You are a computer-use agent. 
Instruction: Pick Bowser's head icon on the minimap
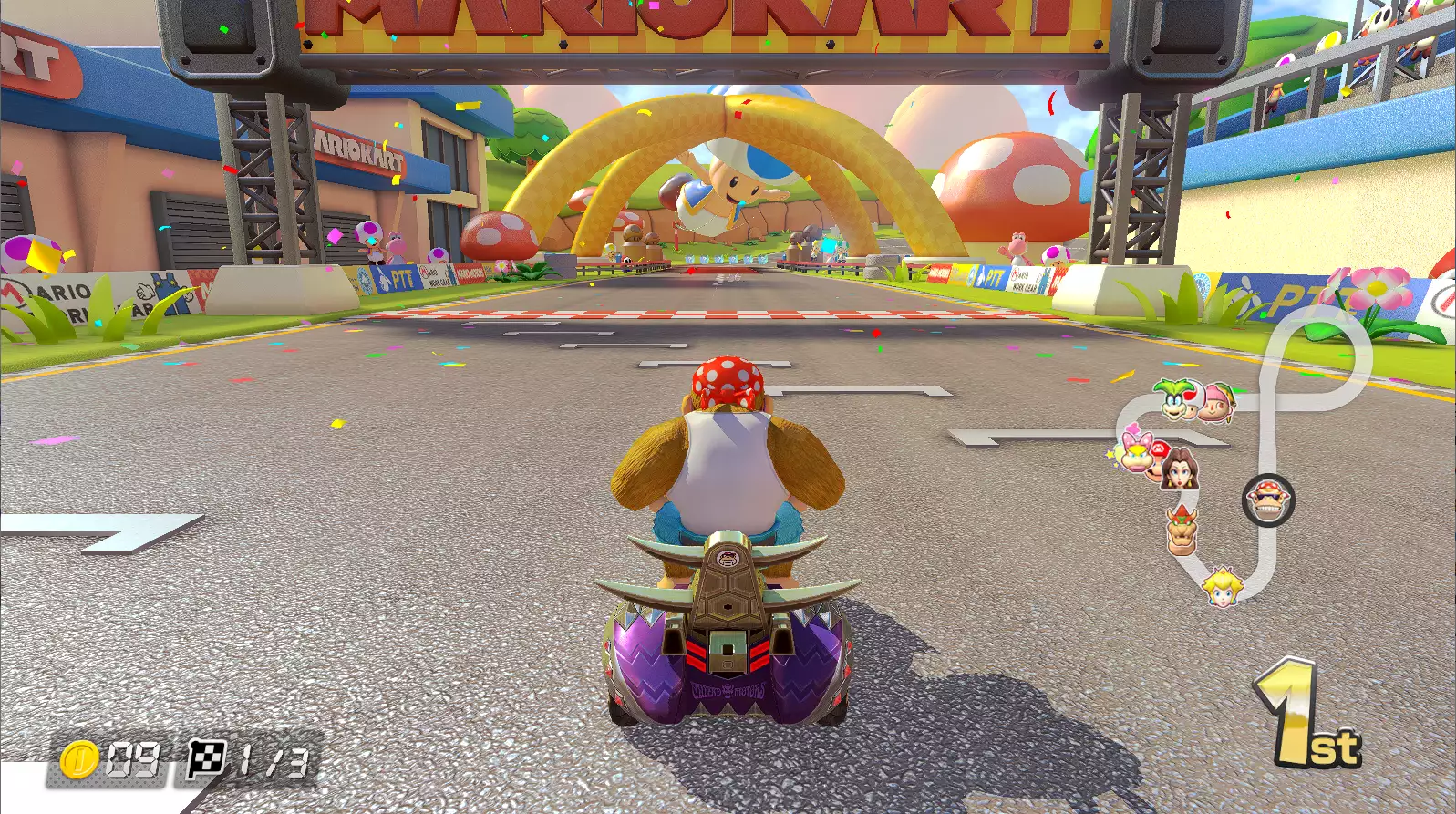[1182, 530]
